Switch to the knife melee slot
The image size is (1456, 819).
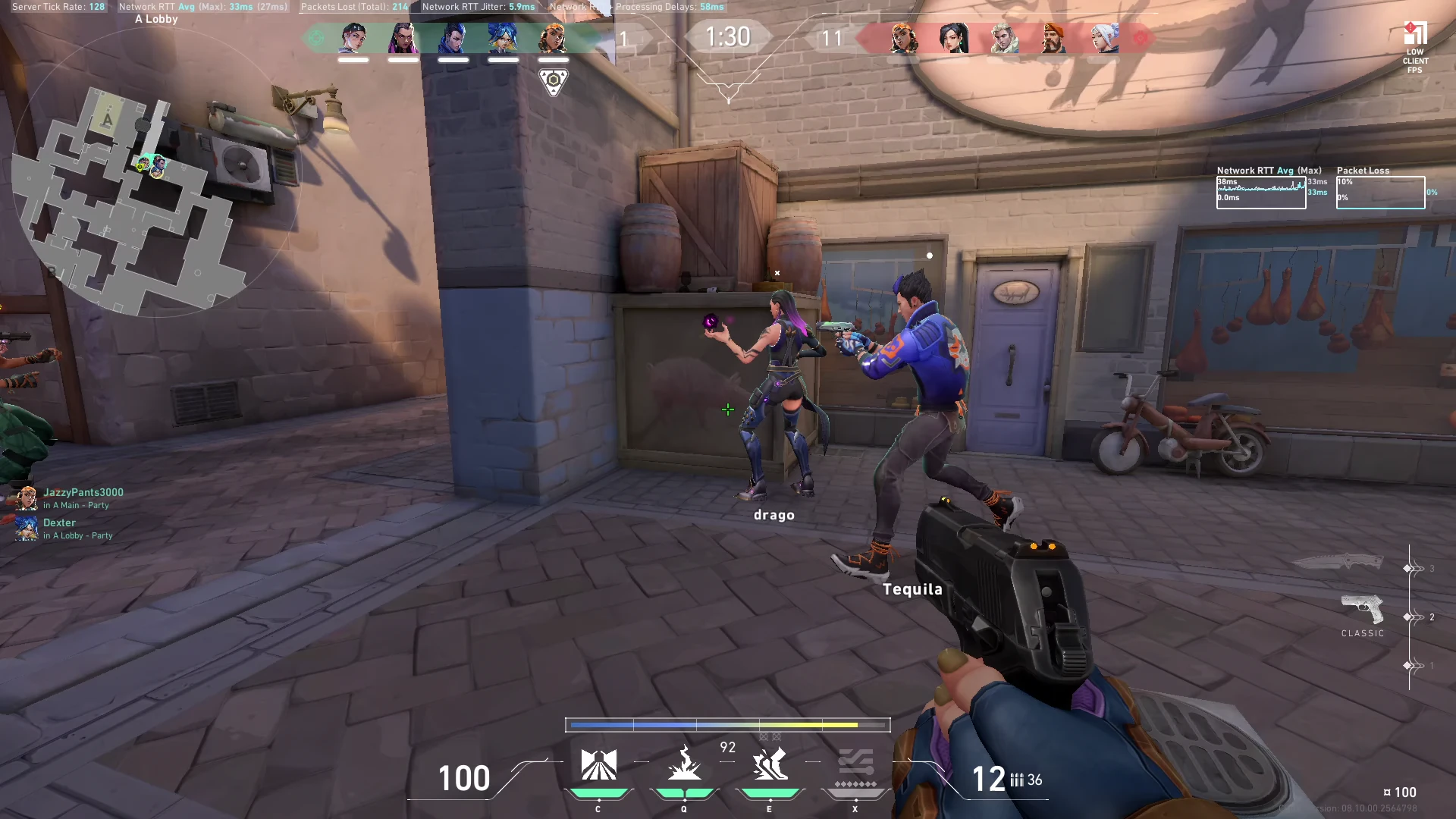click(x=1338, y=563)
